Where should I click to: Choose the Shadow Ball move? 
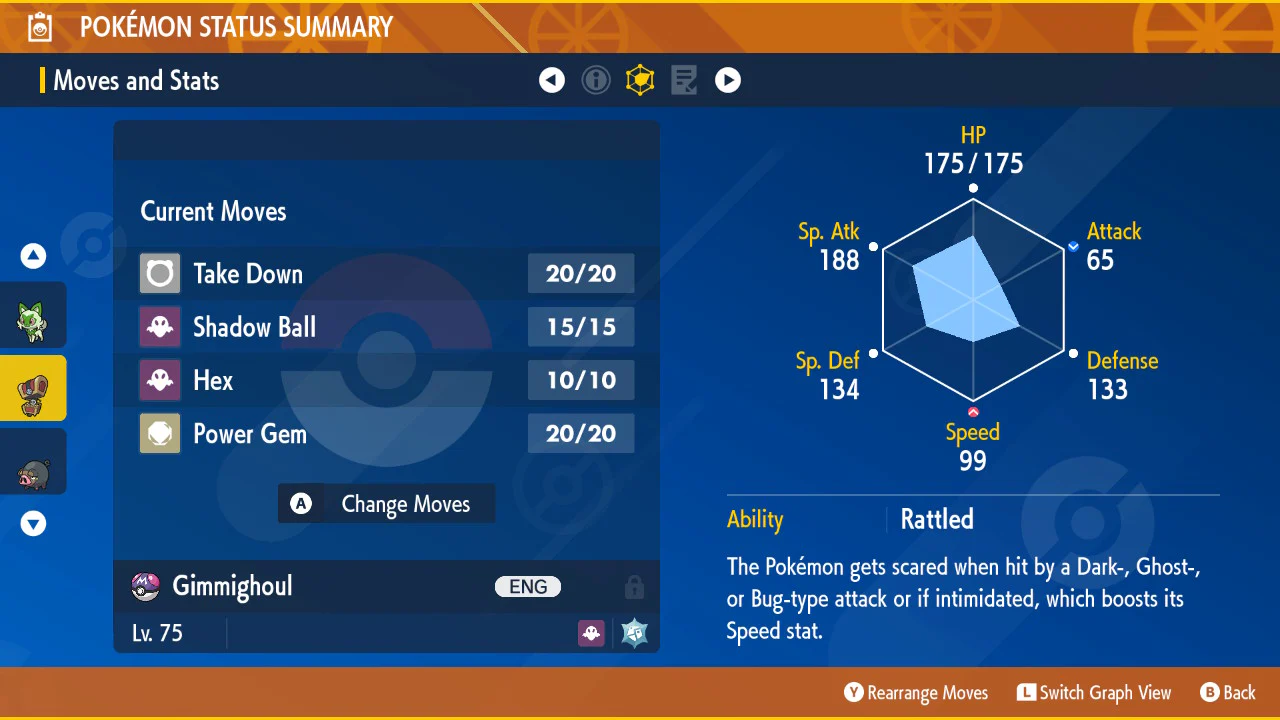coord(386,327)
